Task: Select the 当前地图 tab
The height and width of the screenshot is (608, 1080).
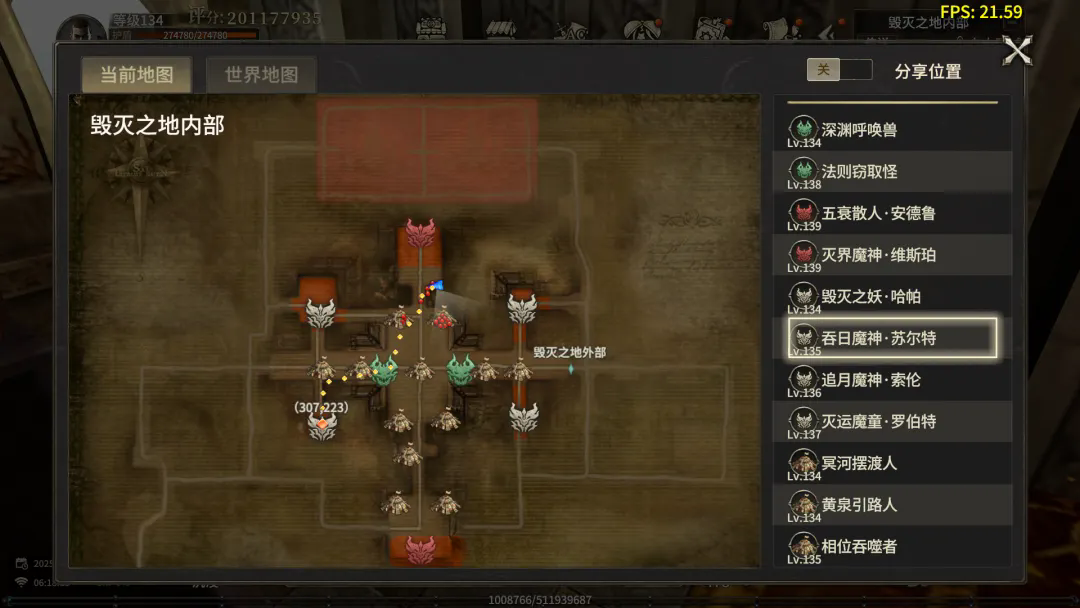Action: point(136,75)
